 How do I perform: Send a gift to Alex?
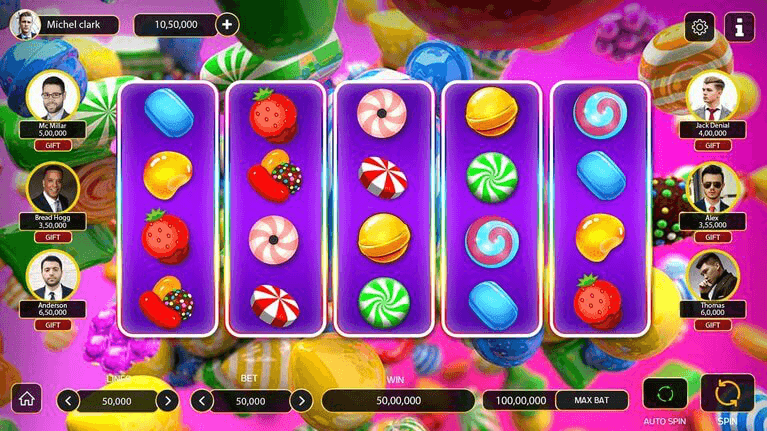(713, 237)
